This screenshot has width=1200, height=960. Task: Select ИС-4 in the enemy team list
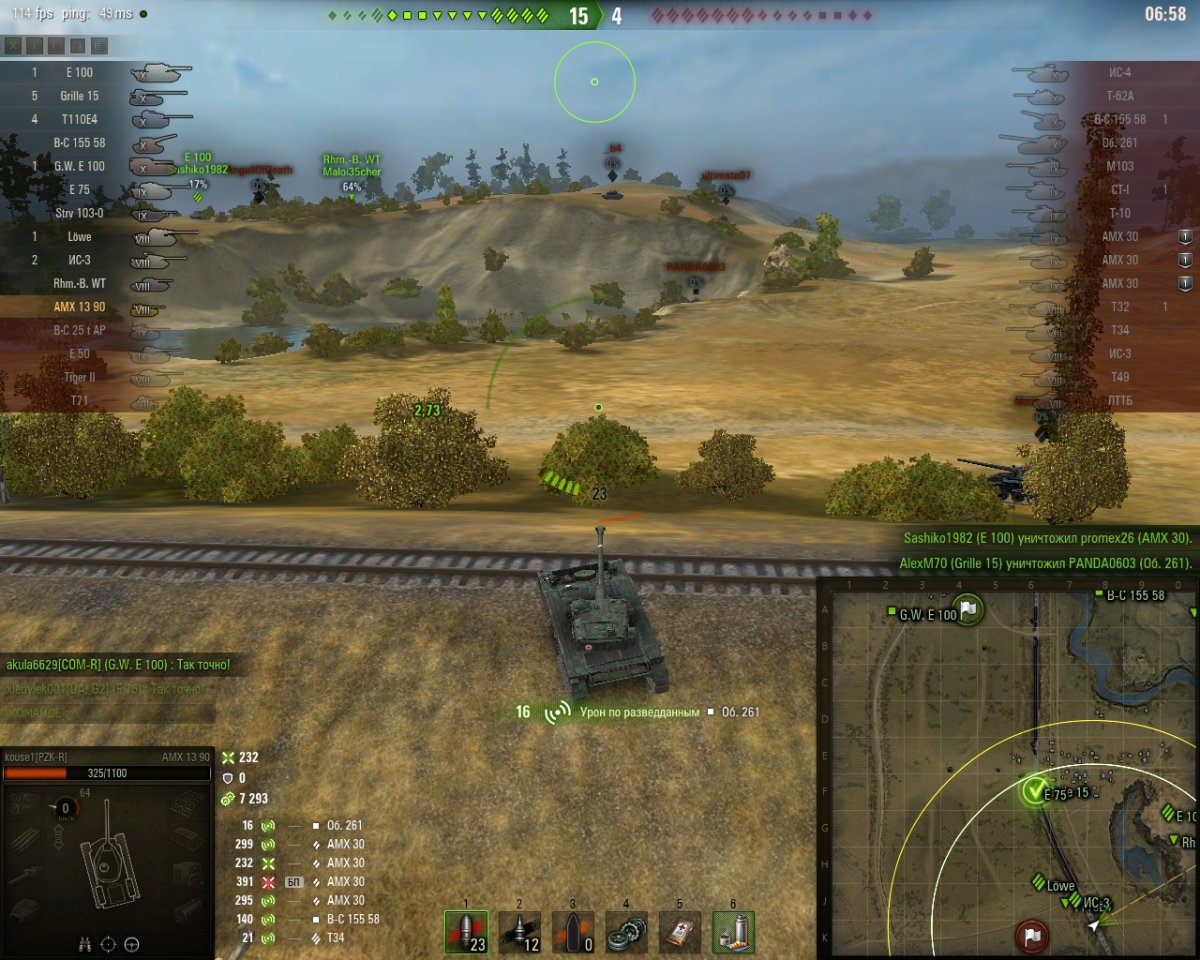(x=1120, y=73)
